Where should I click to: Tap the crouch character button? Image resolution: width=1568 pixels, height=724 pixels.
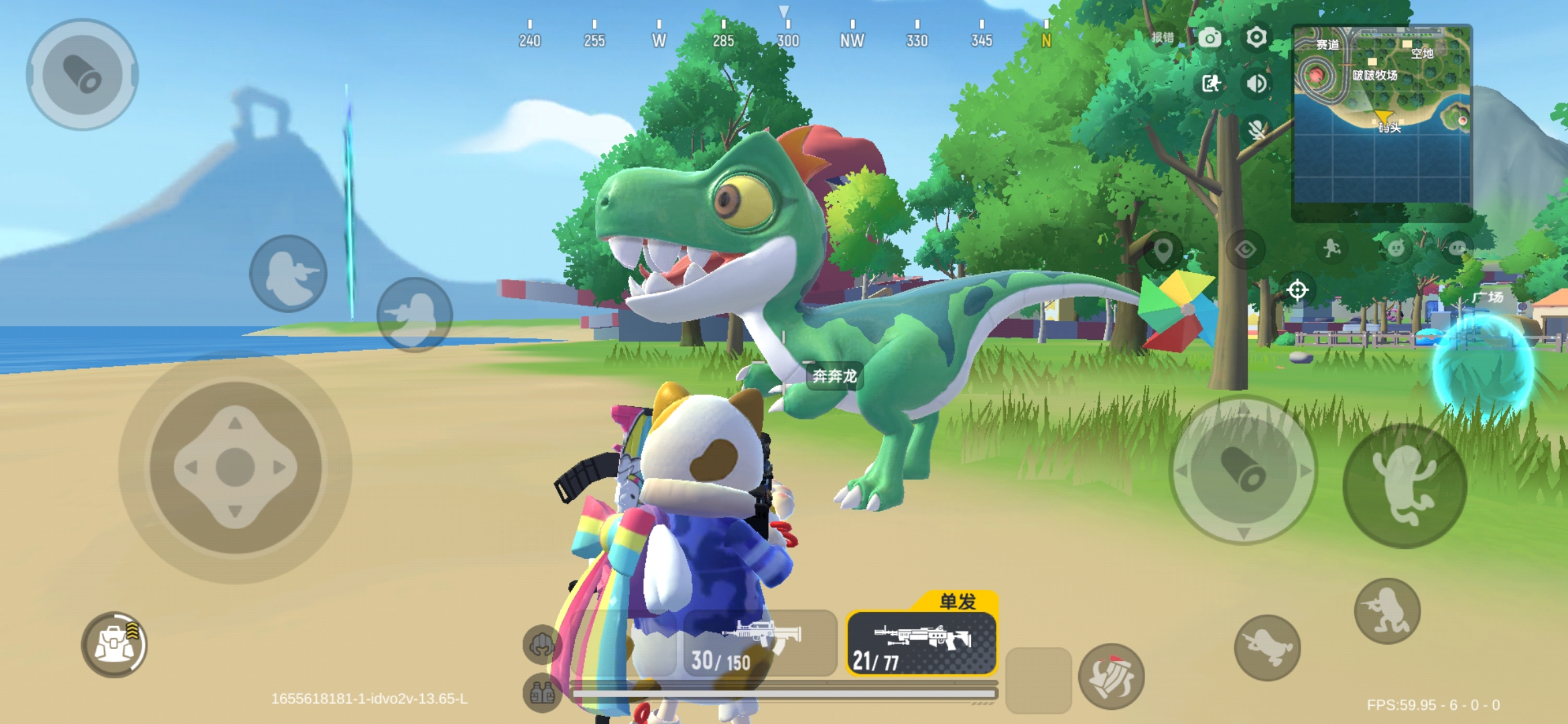[x=1387, y=611]
